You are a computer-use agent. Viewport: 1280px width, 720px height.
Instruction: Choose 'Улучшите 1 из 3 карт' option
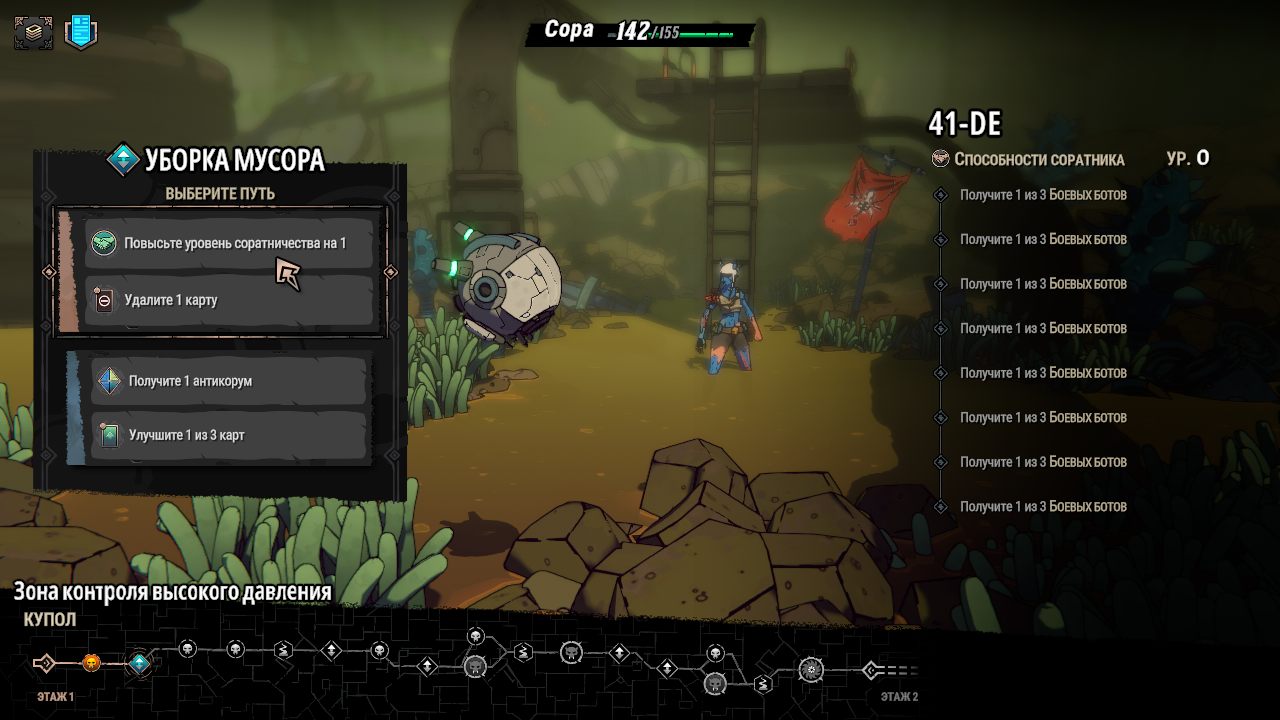(228, 435)
